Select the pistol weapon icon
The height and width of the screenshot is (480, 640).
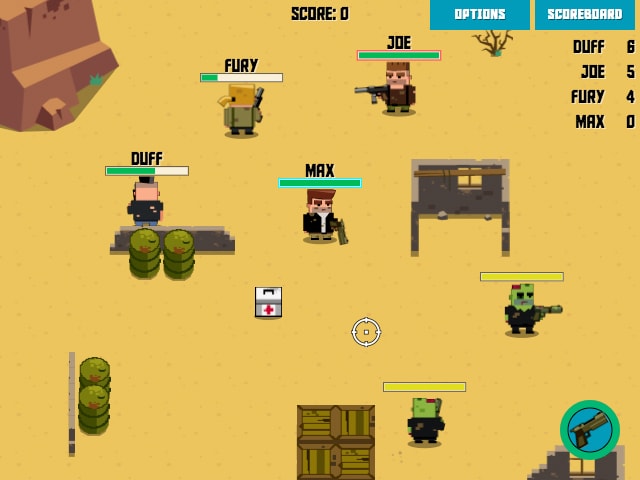(590, 430)
